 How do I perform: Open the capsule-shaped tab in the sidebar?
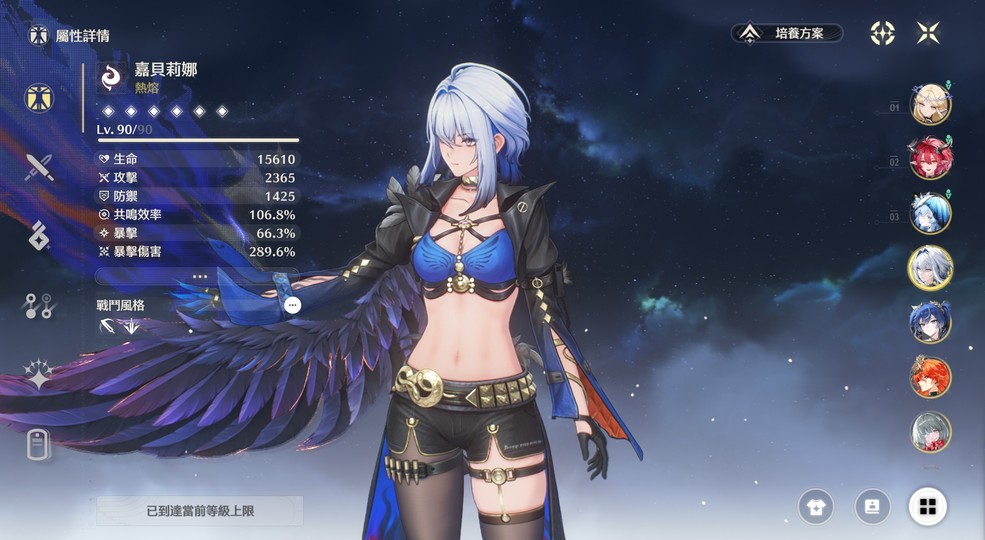39,445
